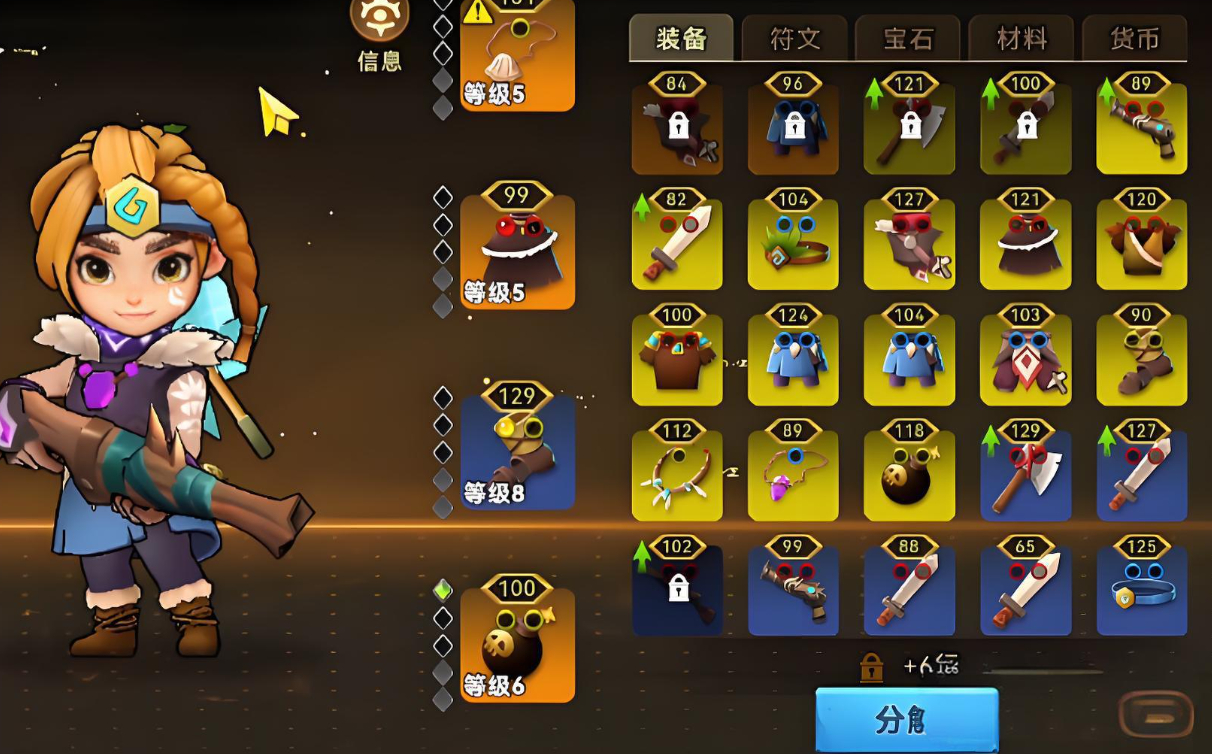Open the 信息 info button
The width and height of the screenshot is (1212, 754).
pyautogui.click(x=379, y=33)
